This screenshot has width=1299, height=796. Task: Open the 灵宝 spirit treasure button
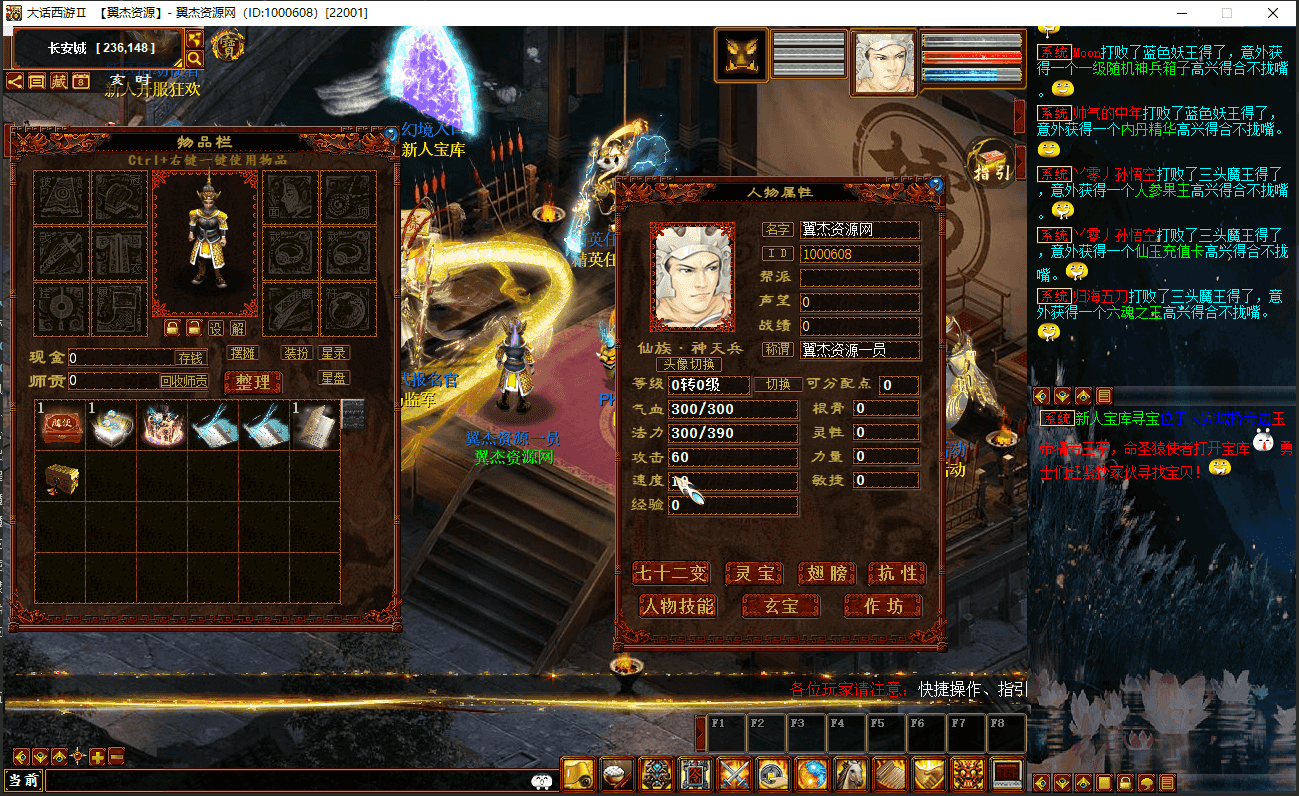tap(753, 573)
